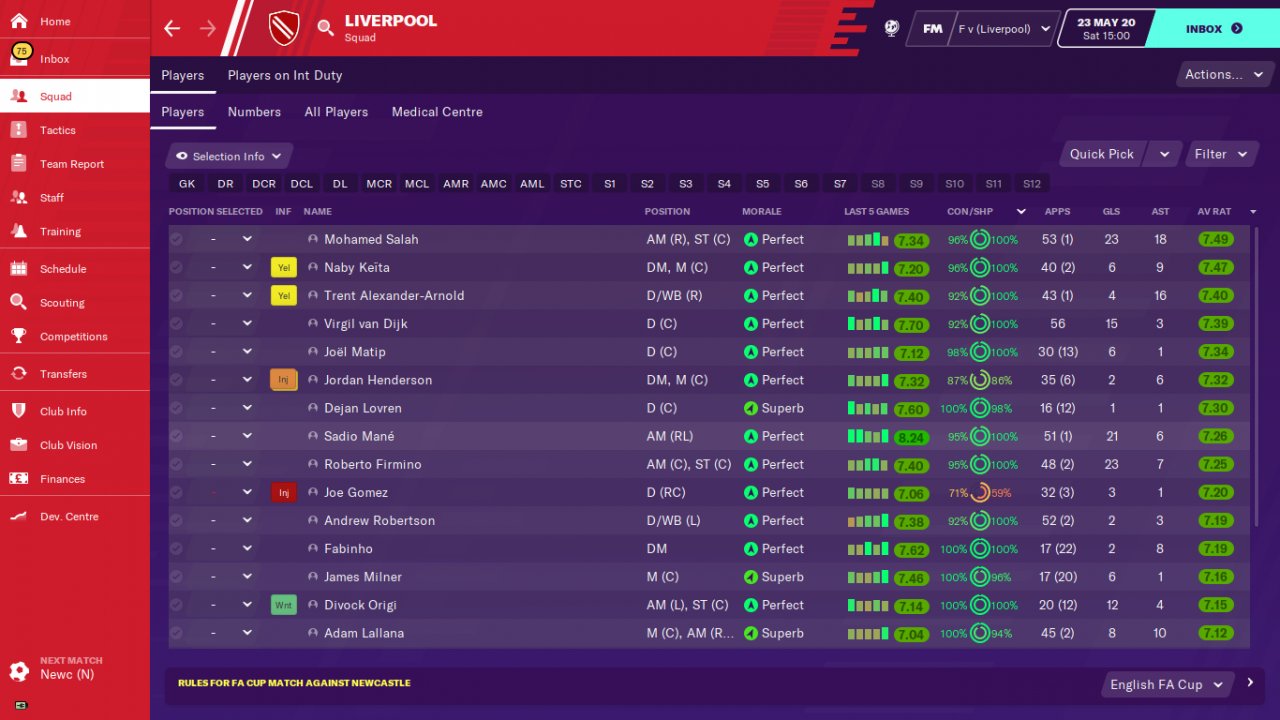View the Finances page
Image resolution: width=1280 pixels, height=720 pixels.
pyautogui.click(x=62, y=479)
